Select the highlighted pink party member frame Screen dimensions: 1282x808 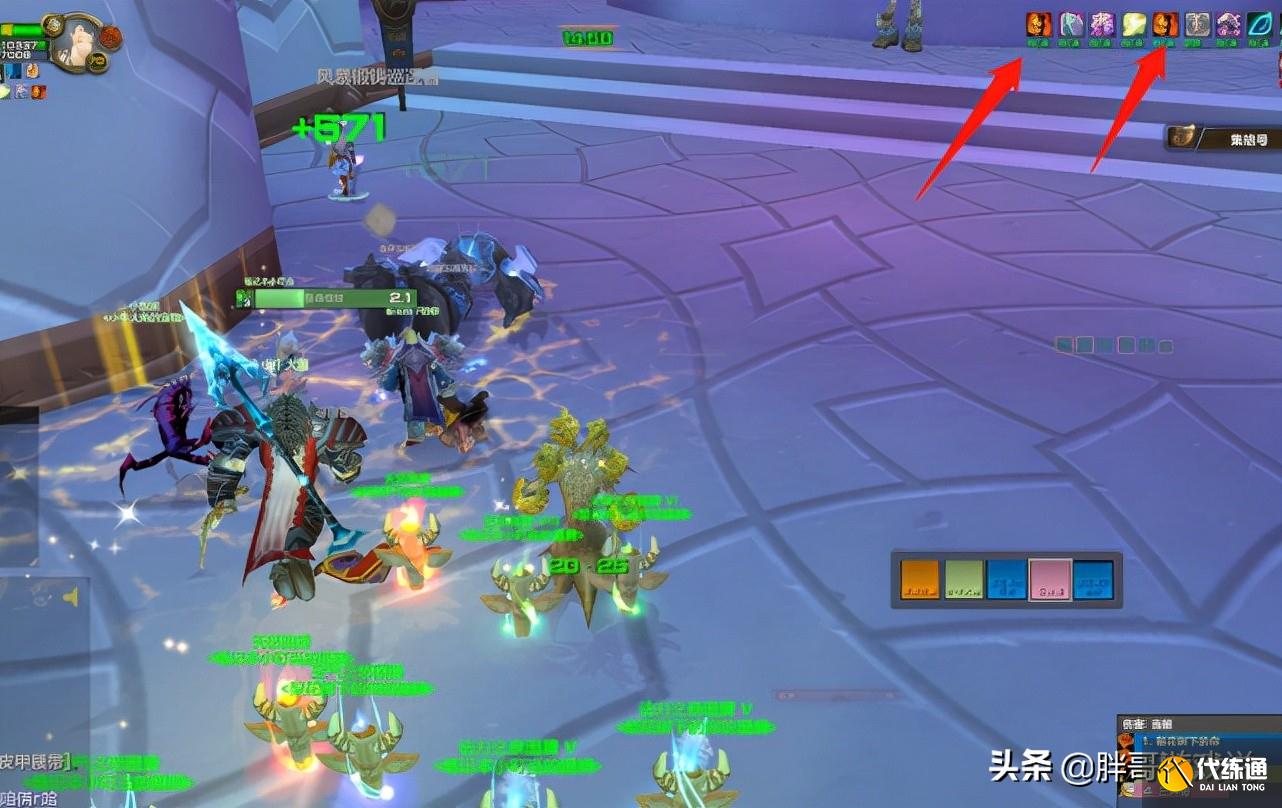click(1050, 579)
